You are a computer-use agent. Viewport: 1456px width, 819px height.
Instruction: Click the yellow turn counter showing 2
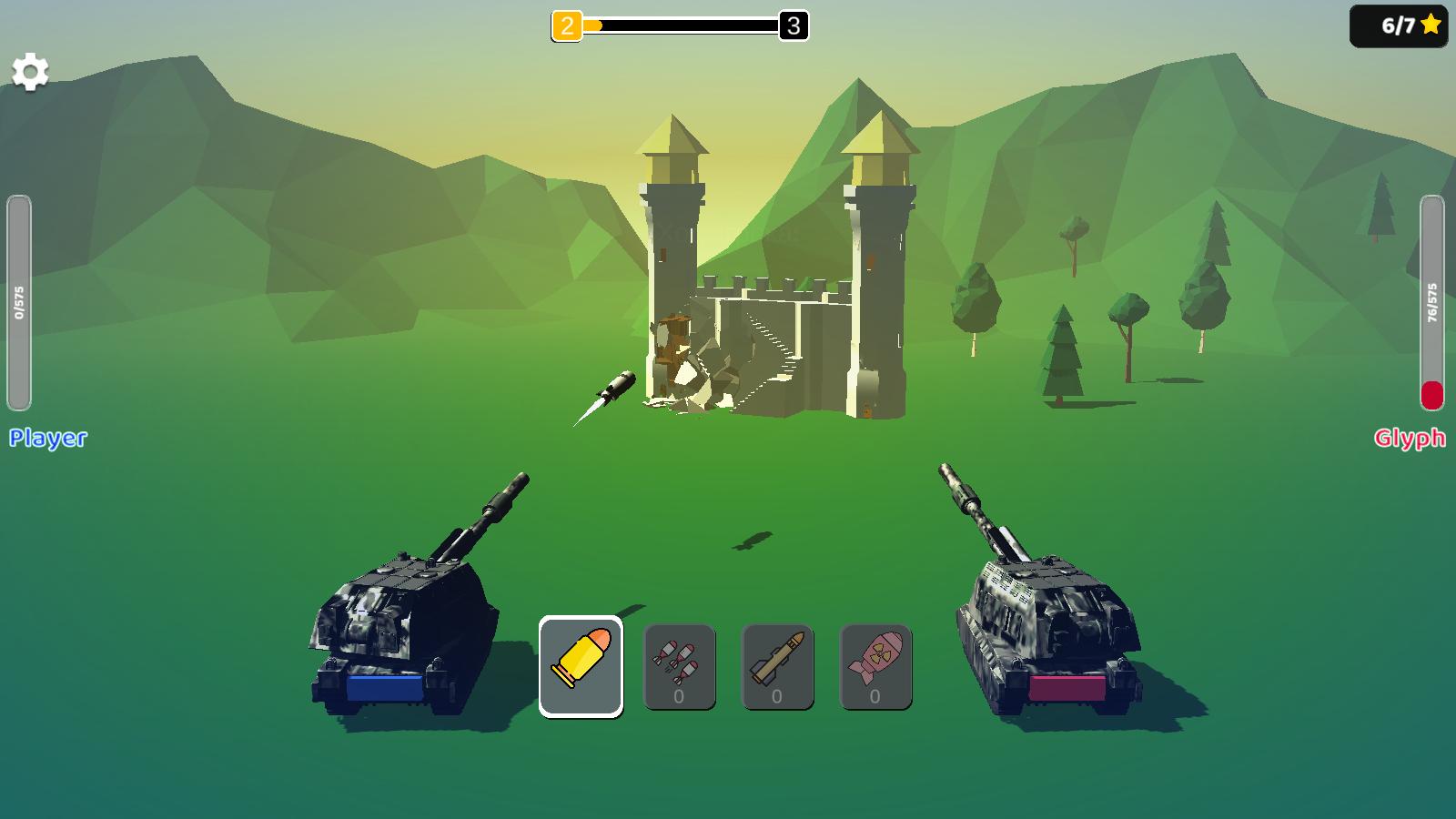coord(566,25)
